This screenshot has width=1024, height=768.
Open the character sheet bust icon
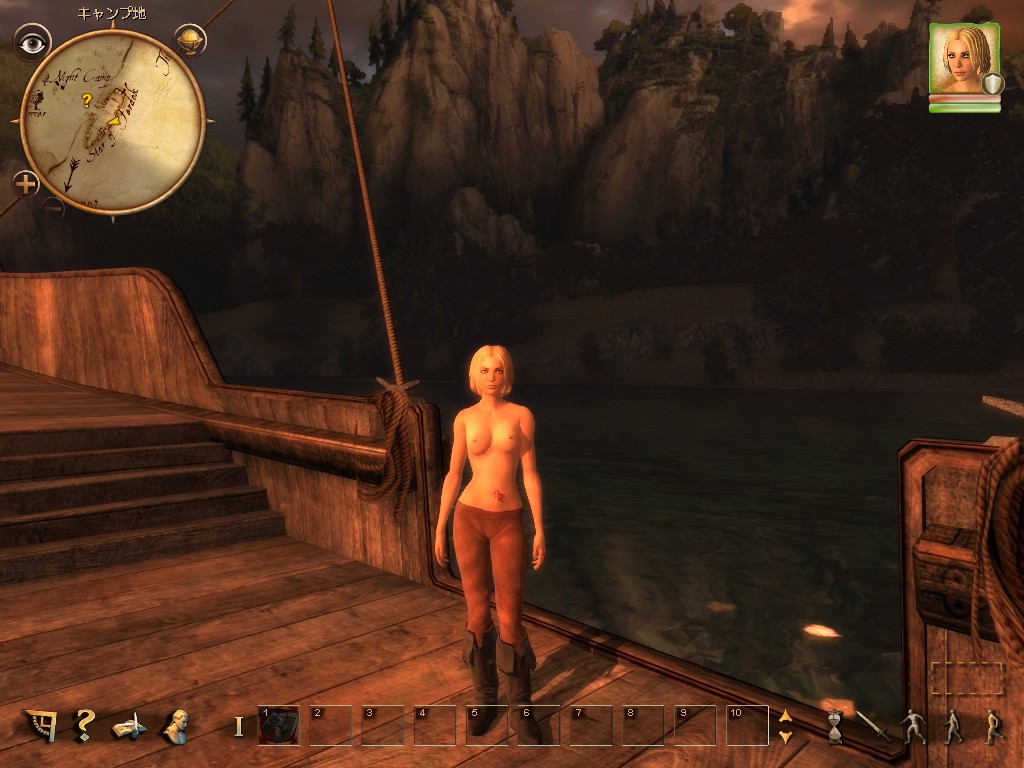click(x=178, y=725)
